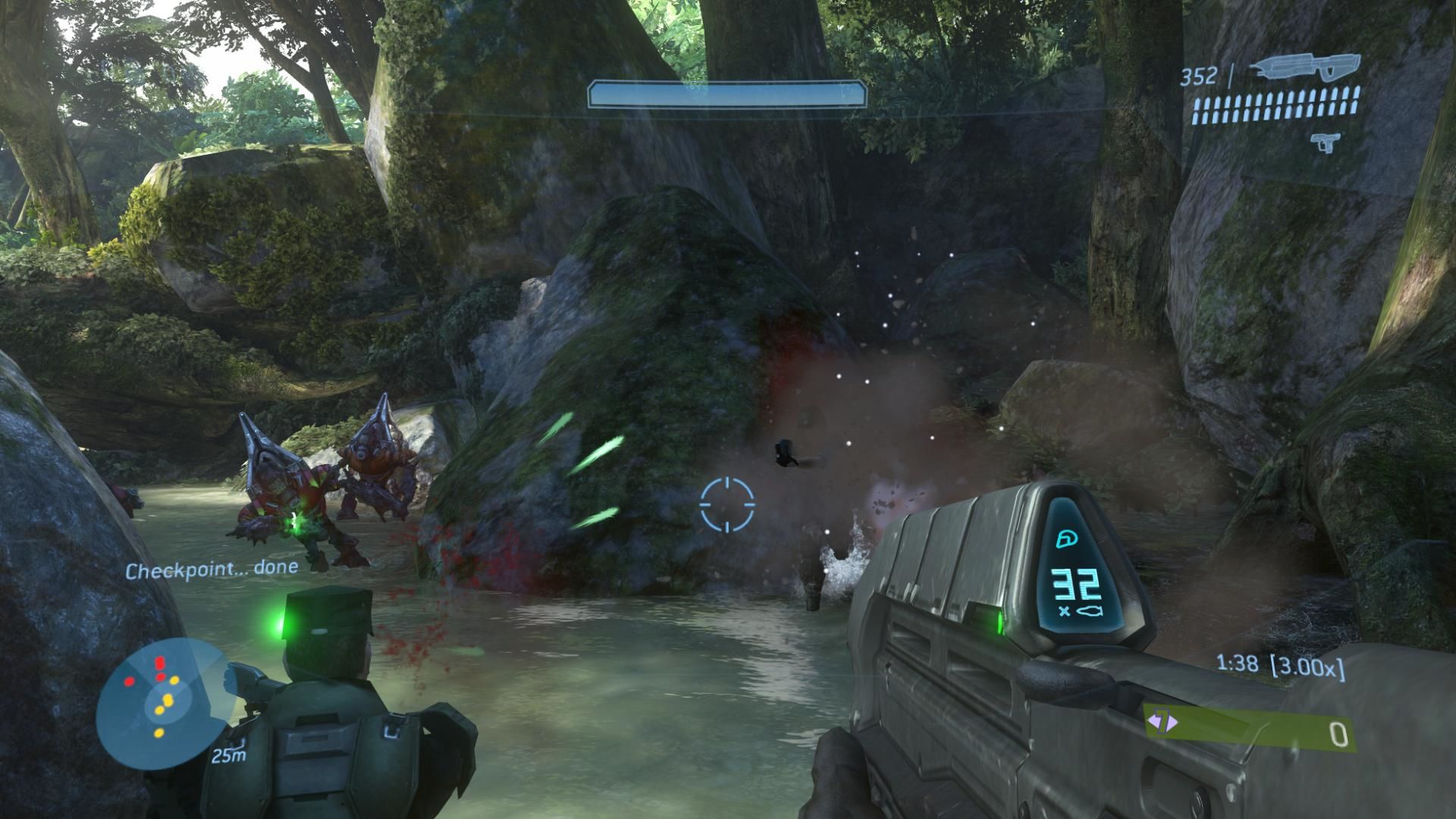
Task: Click the motion tracker radar
Action: (165, 699)
